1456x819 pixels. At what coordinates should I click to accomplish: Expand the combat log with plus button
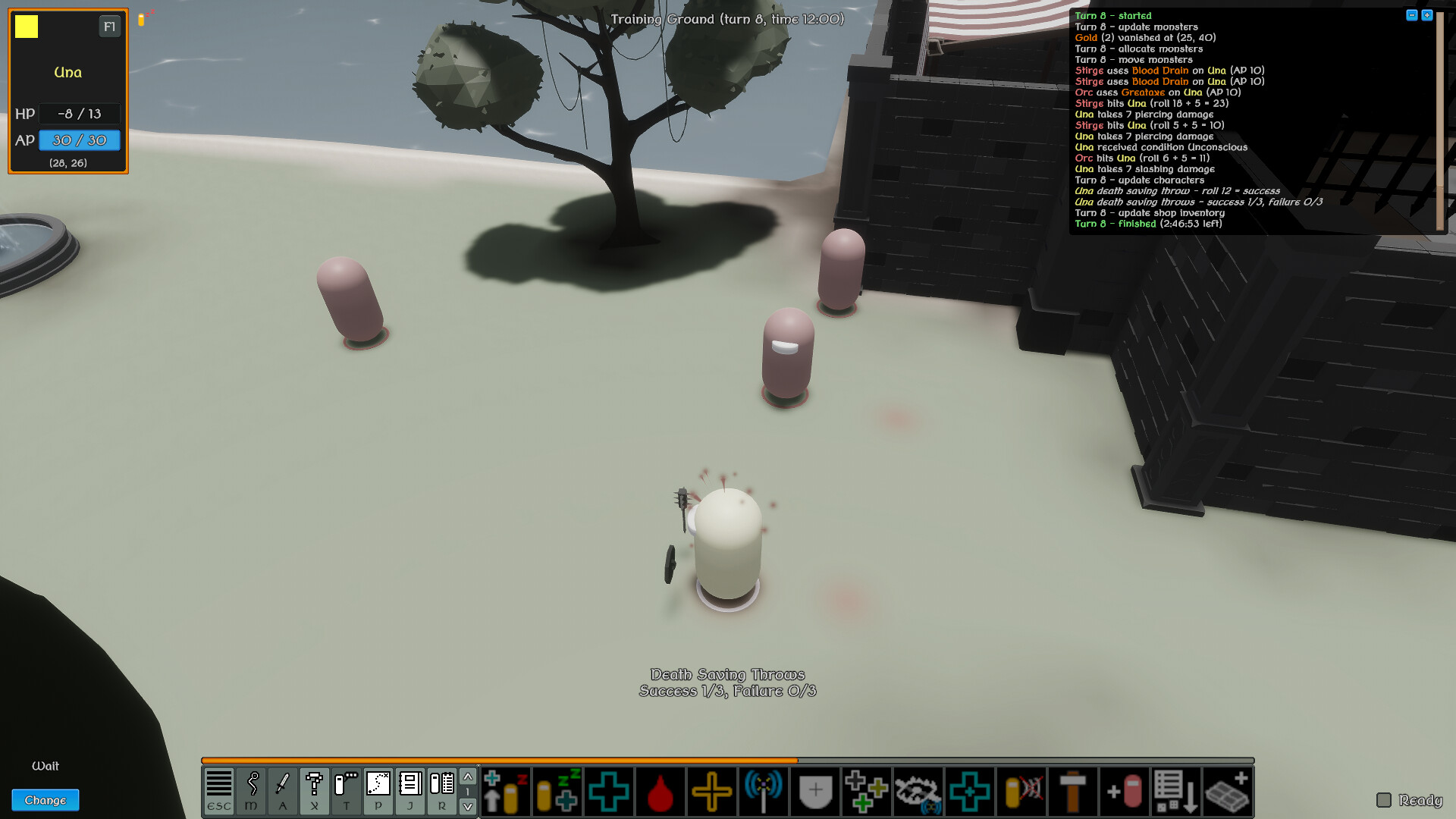point(1426,14)
